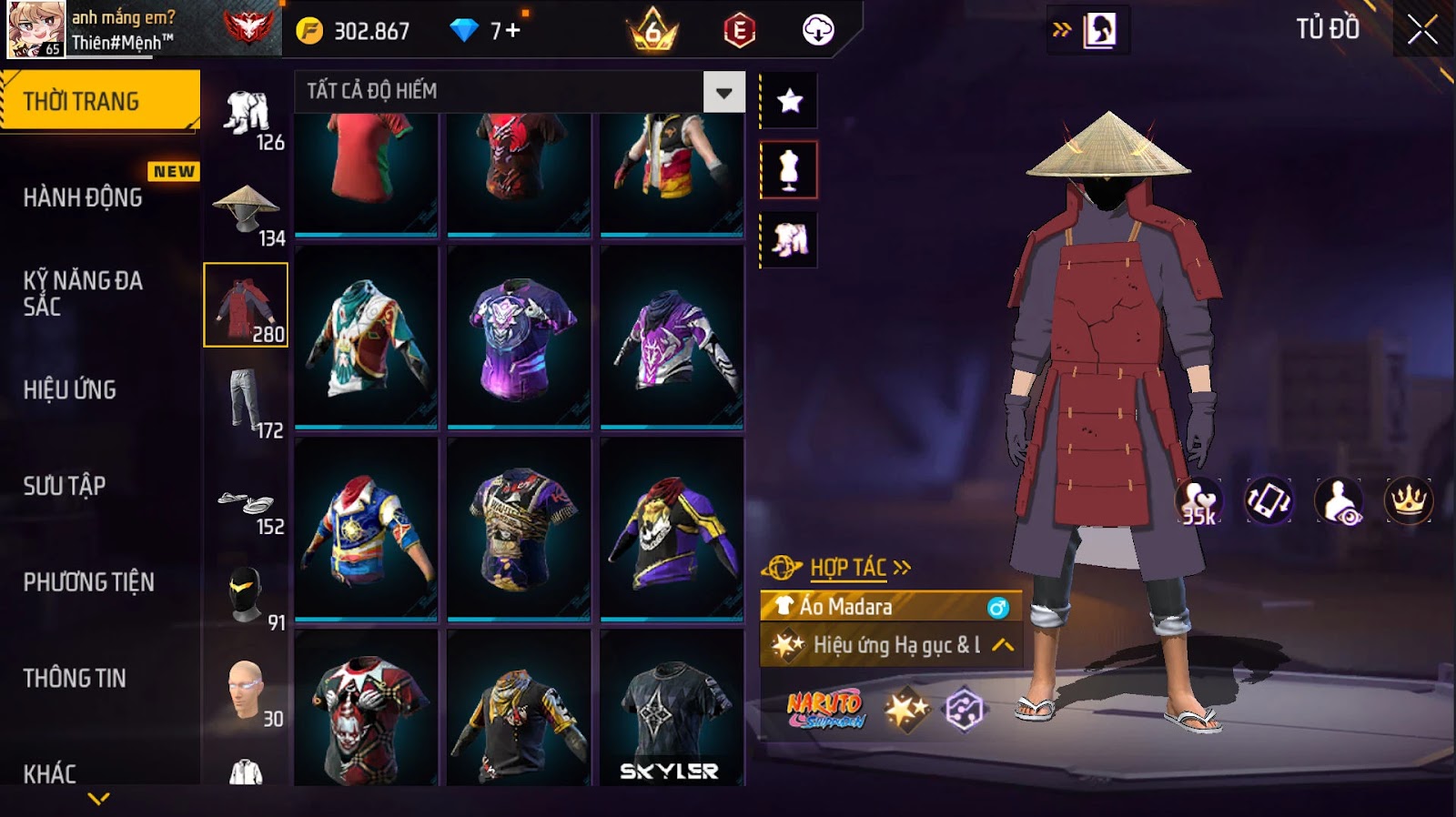The image size is (1456, 817).
Task: Show the Phương Tiện category
Action: (89, 582)
